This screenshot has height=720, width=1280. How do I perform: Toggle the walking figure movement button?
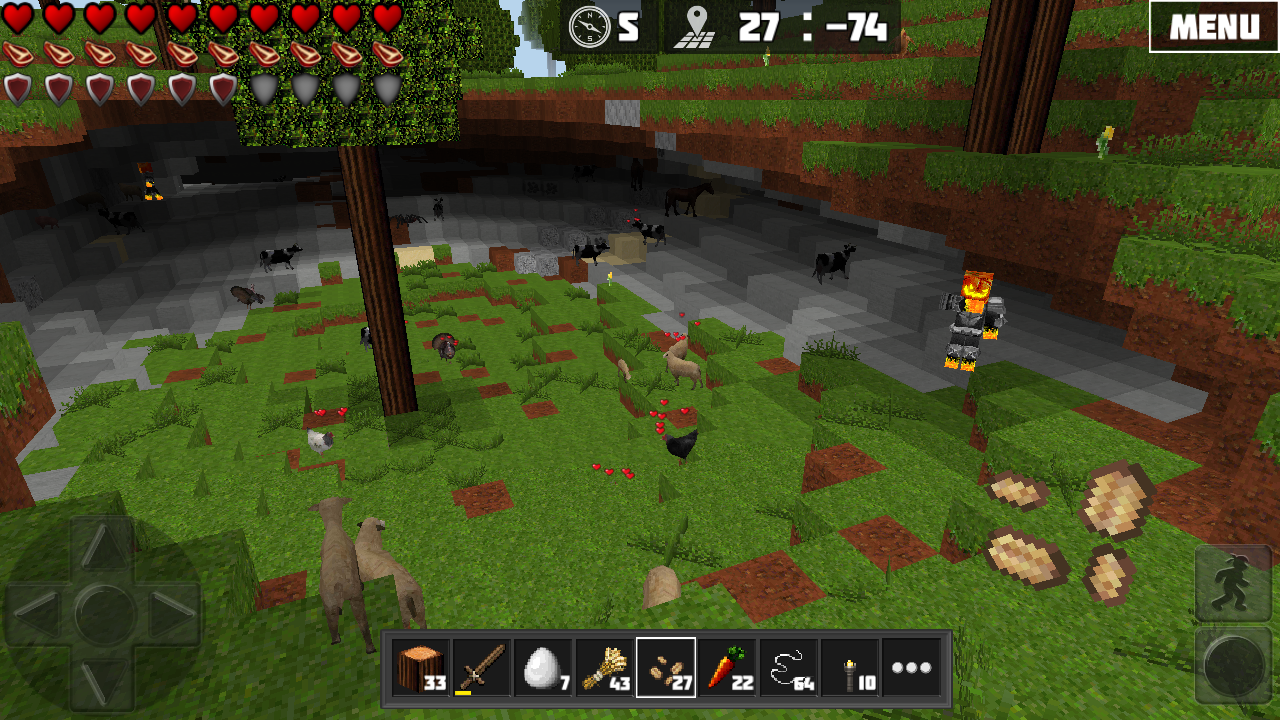click(1233, 583)
